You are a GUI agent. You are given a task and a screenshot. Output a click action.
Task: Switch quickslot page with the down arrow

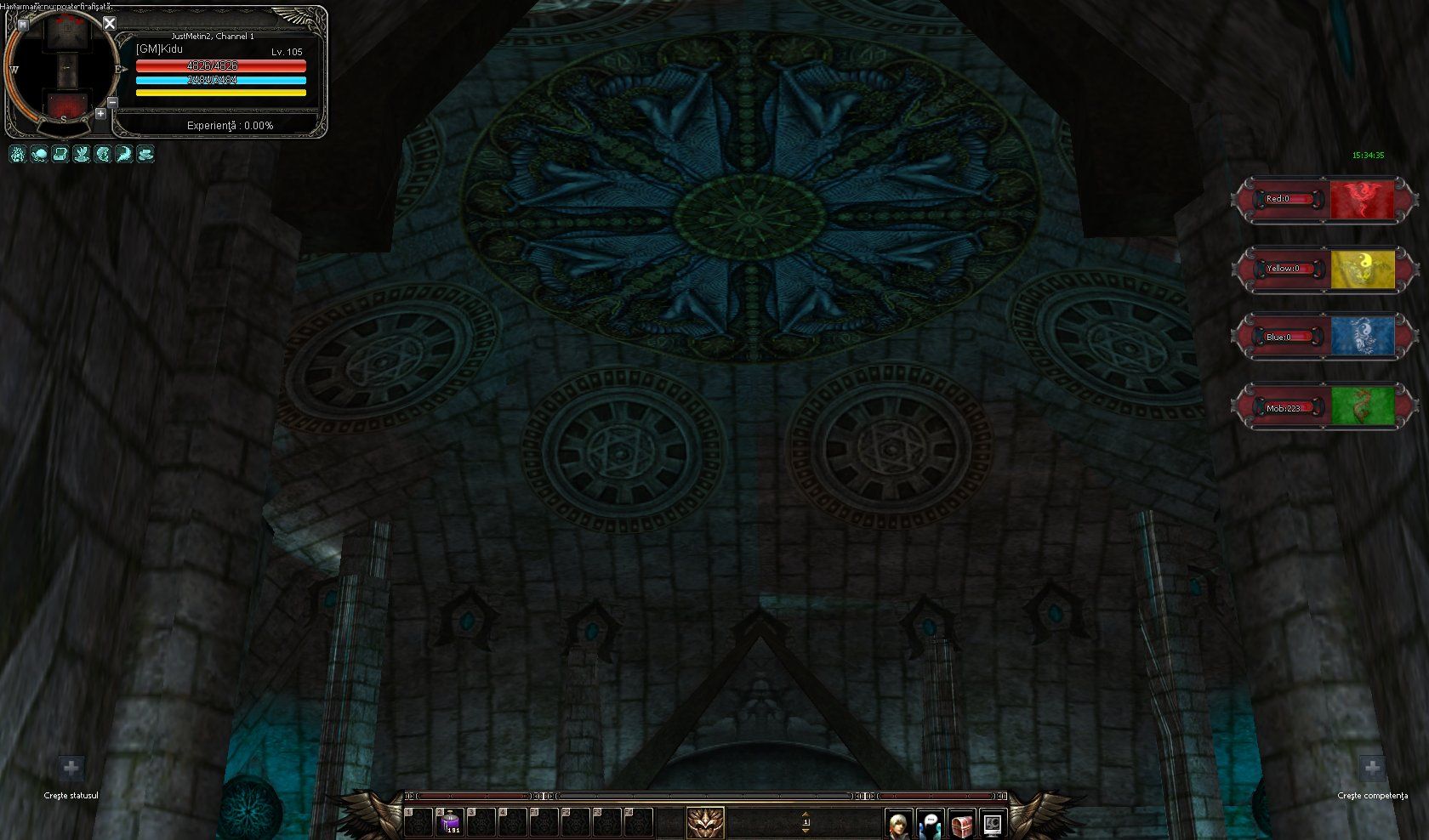tap(806, 831)
